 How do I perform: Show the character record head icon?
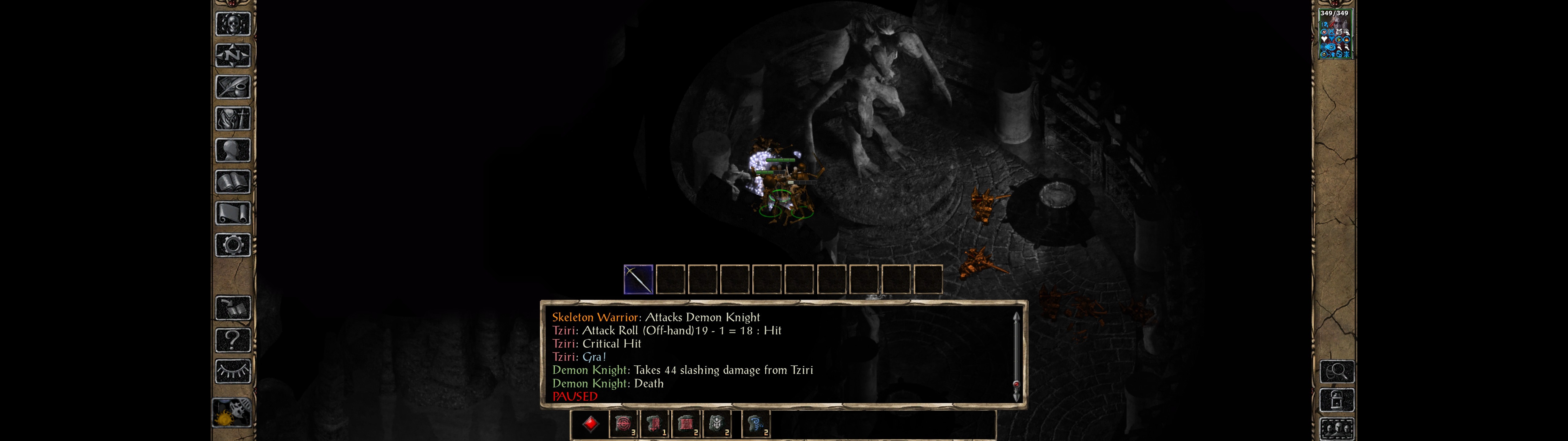coord(233,150)
